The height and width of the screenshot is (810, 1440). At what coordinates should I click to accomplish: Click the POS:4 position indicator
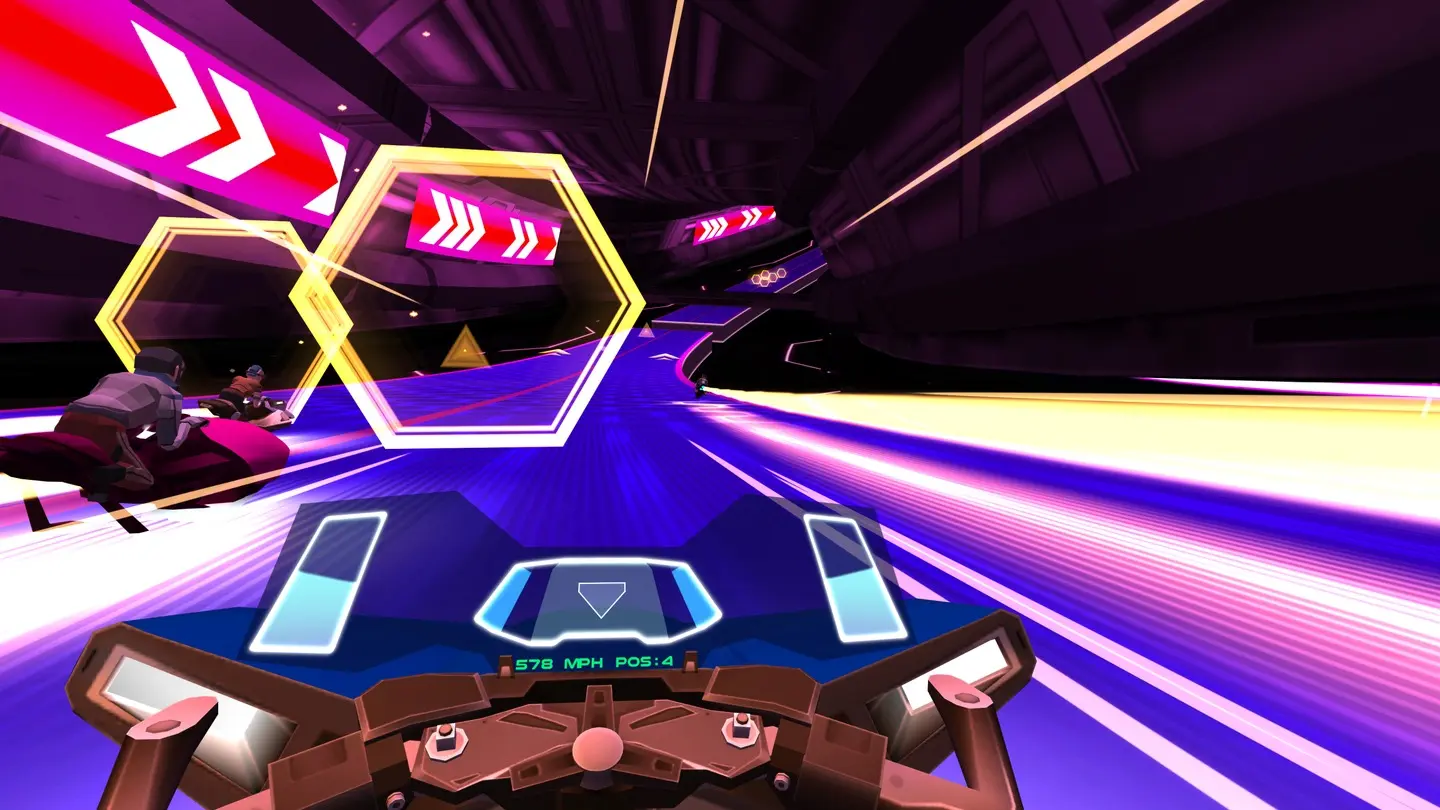coord(647,661)
